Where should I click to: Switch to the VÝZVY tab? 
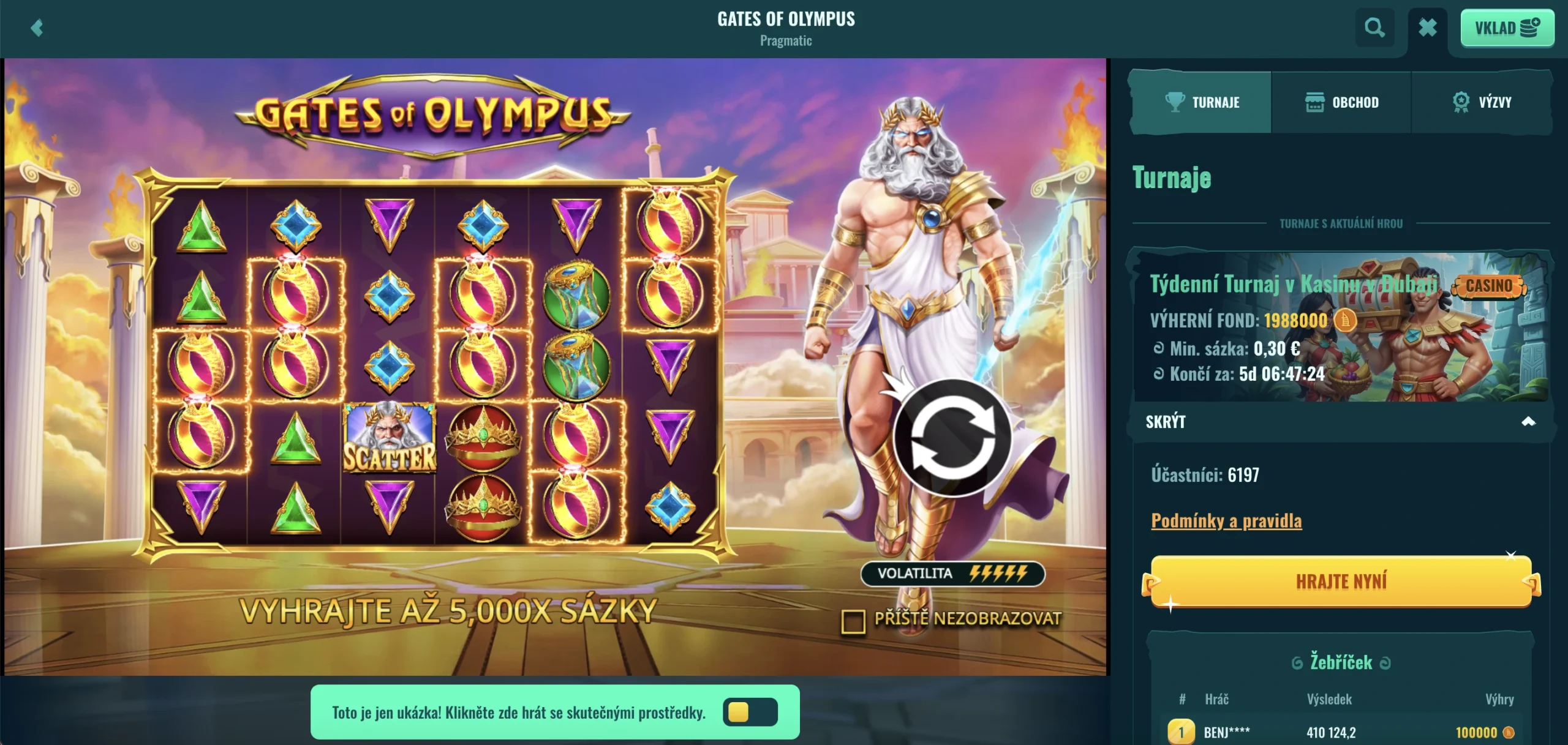pyautogui.click(x=1482, y=102)
